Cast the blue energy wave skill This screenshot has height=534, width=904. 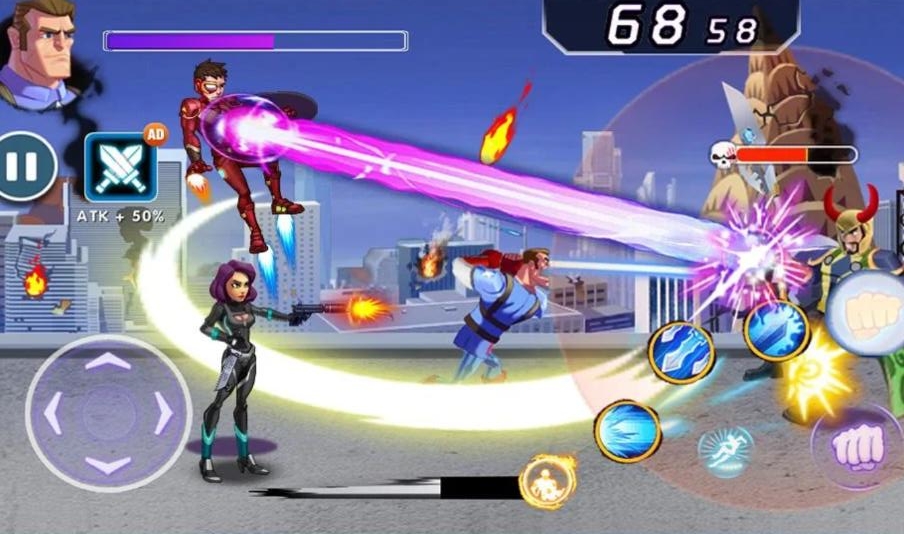click(x=628, y=431)
